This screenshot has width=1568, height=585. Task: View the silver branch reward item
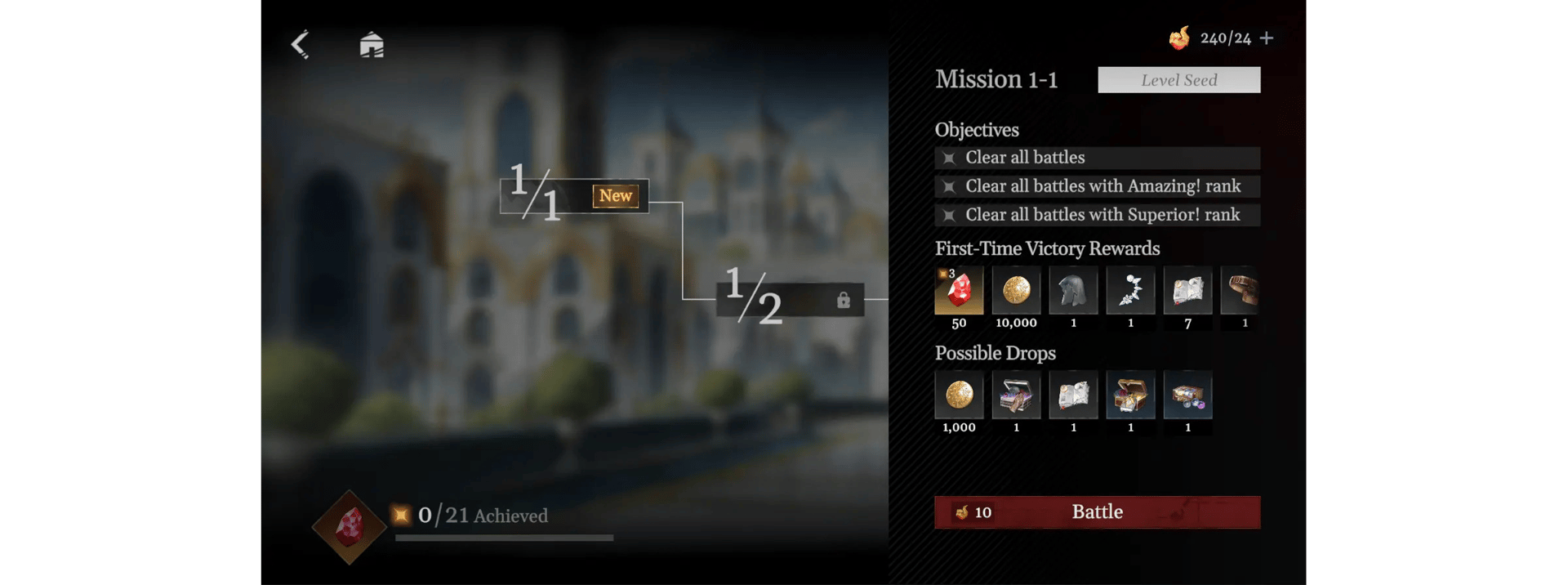(x=1130, y=291)
